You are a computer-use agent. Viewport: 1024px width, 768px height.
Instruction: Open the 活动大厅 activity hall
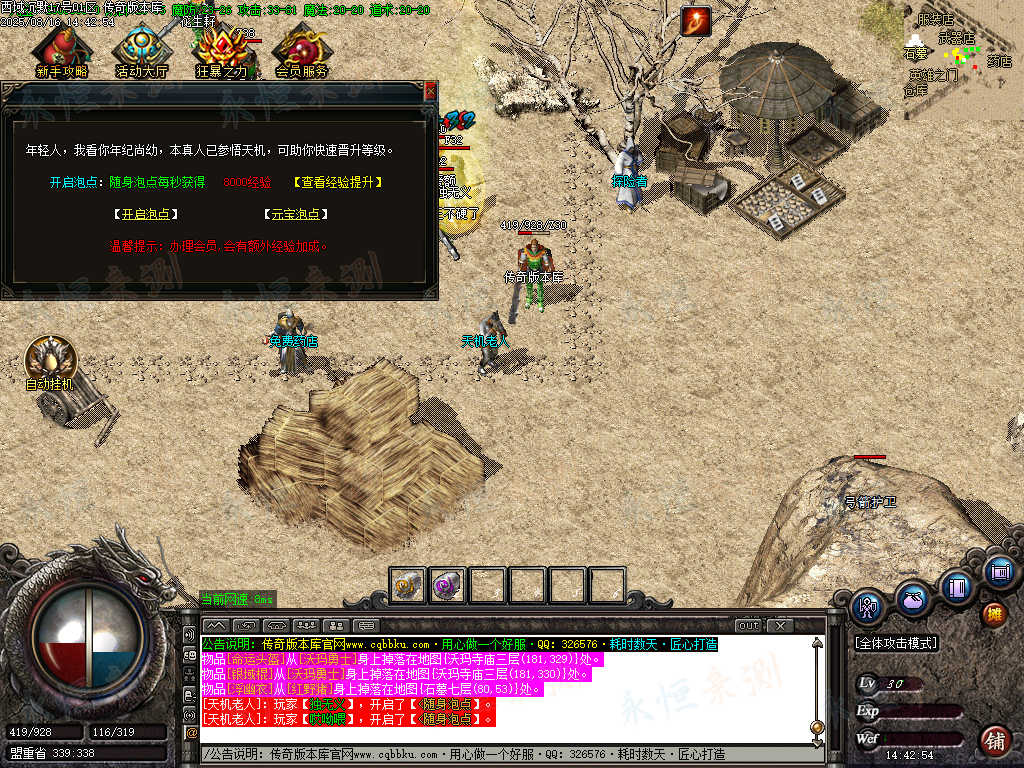(142, 50)
